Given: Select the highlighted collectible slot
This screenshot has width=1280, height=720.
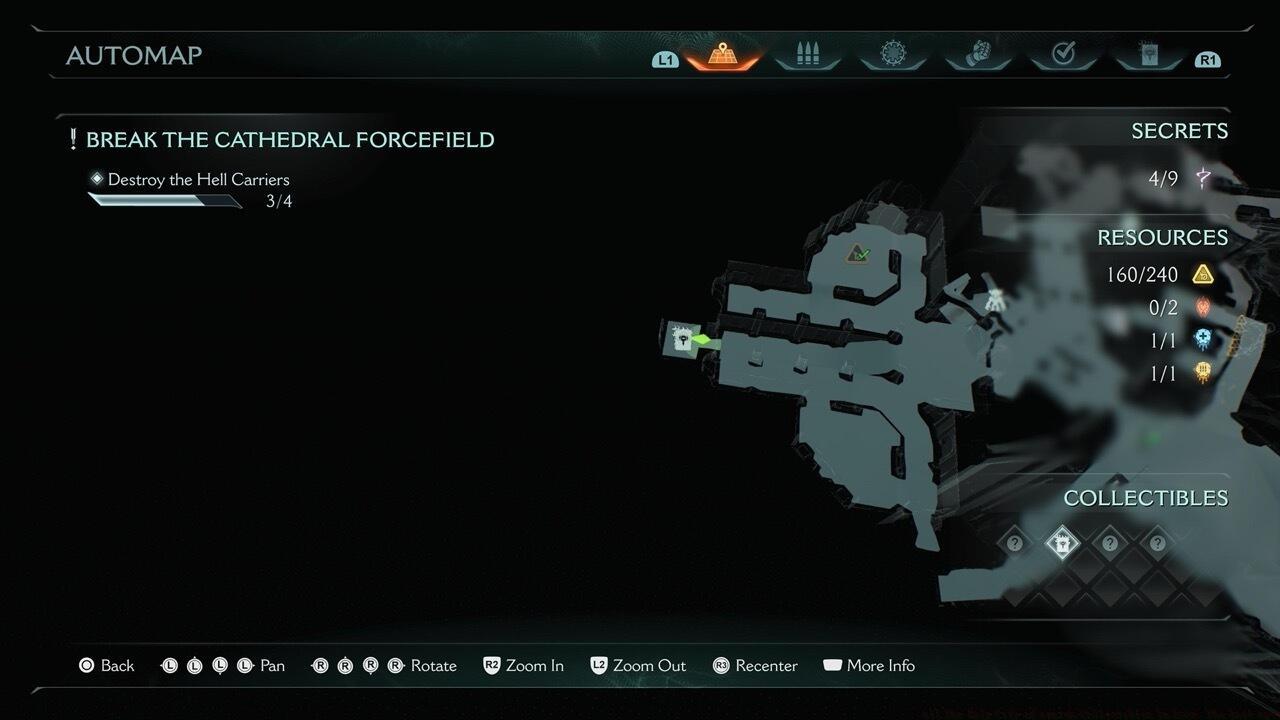Looking at the screenshot, I should (1060, 544).
